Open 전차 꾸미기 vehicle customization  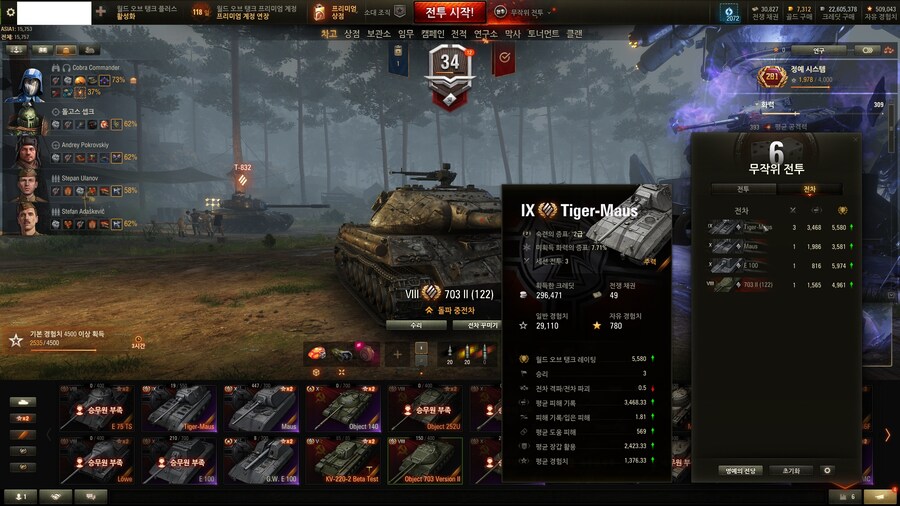click(475, 325)
